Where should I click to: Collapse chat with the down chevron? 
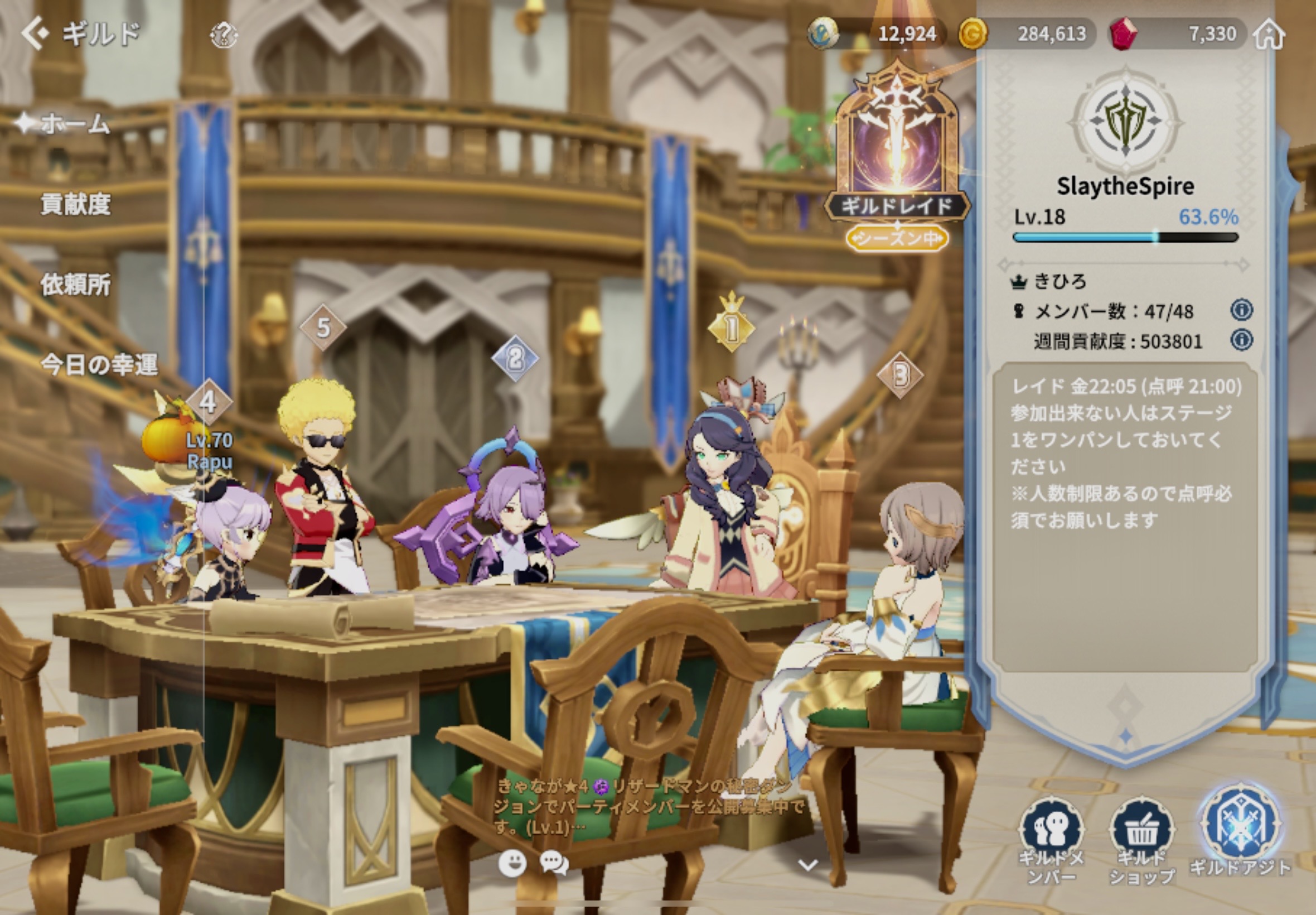click(808, 865)
